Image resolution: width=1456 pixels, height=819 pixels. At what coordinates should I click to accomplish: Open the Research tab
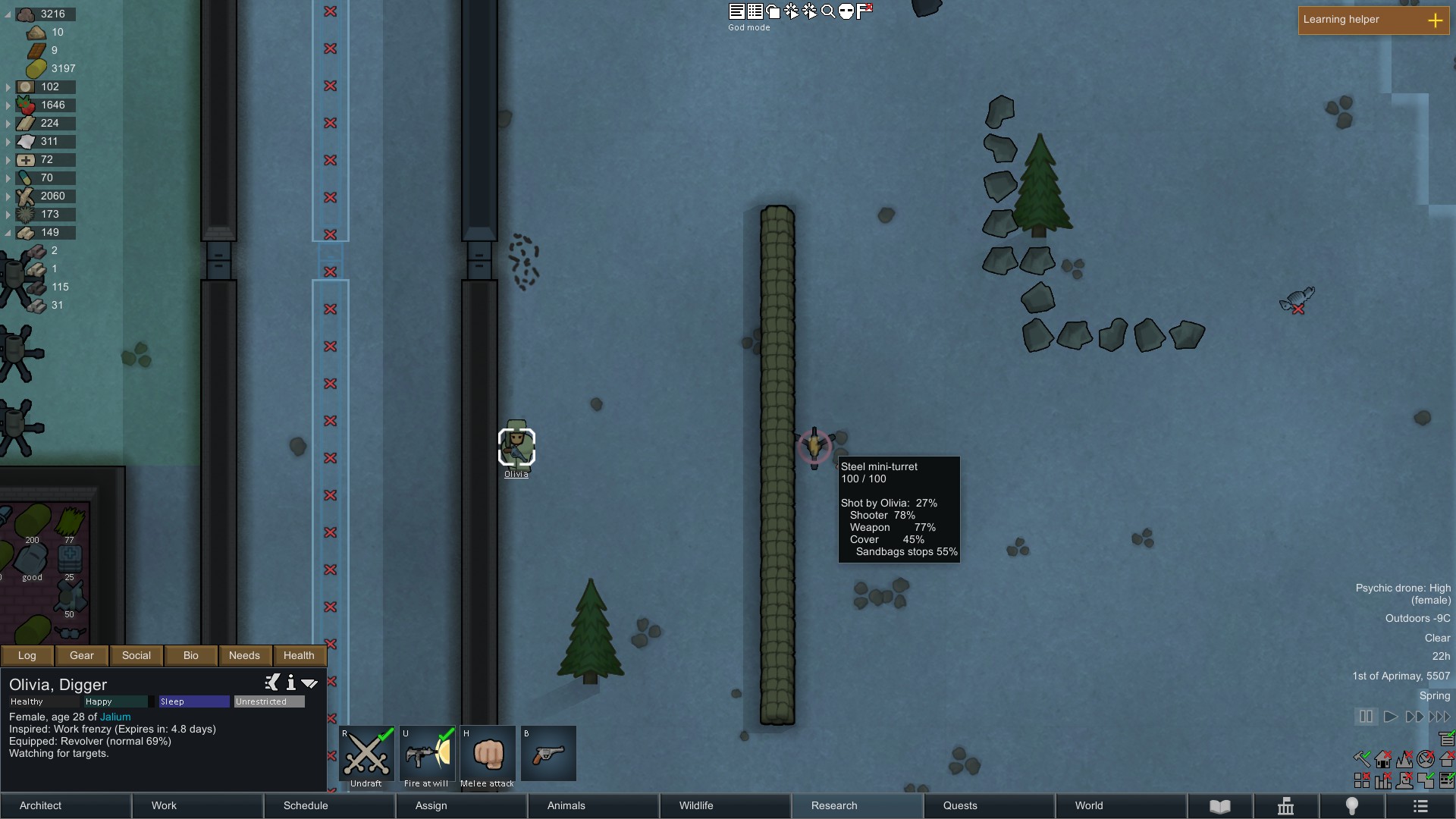click(858, 805)
